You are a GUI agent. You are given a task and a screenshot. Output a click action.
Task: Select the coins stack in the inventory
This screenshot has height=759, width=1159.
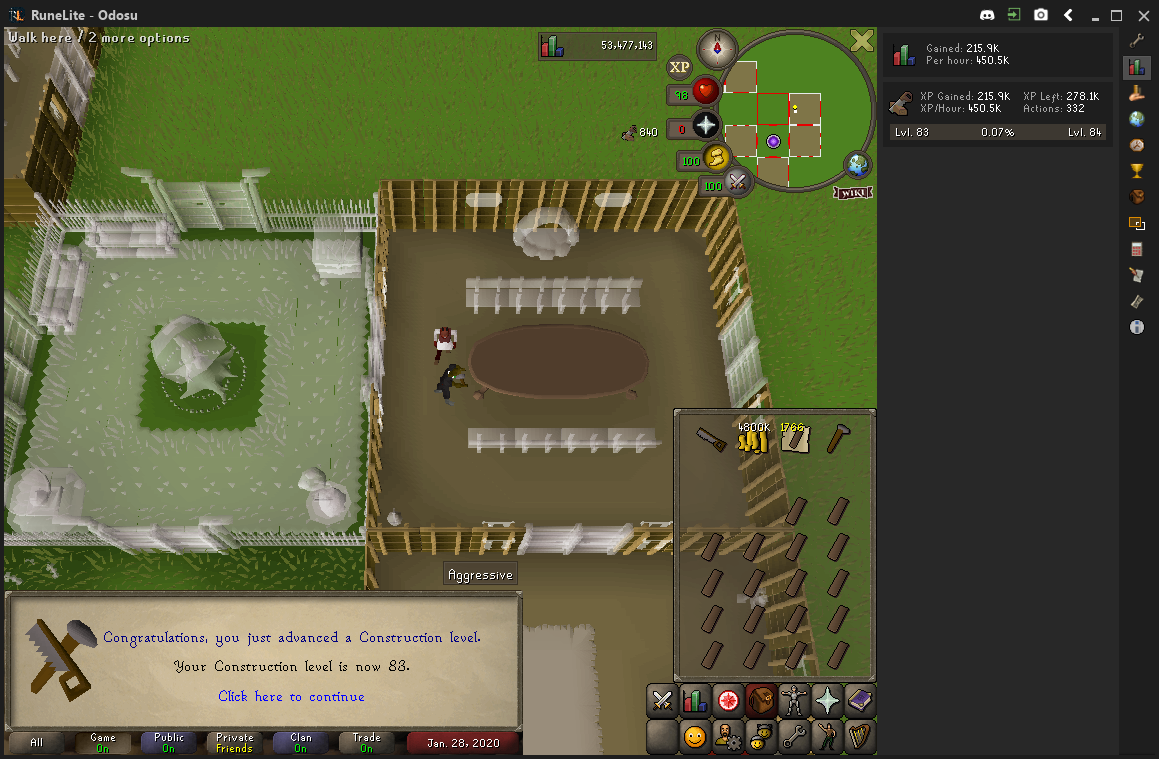(x=752, y=437)
